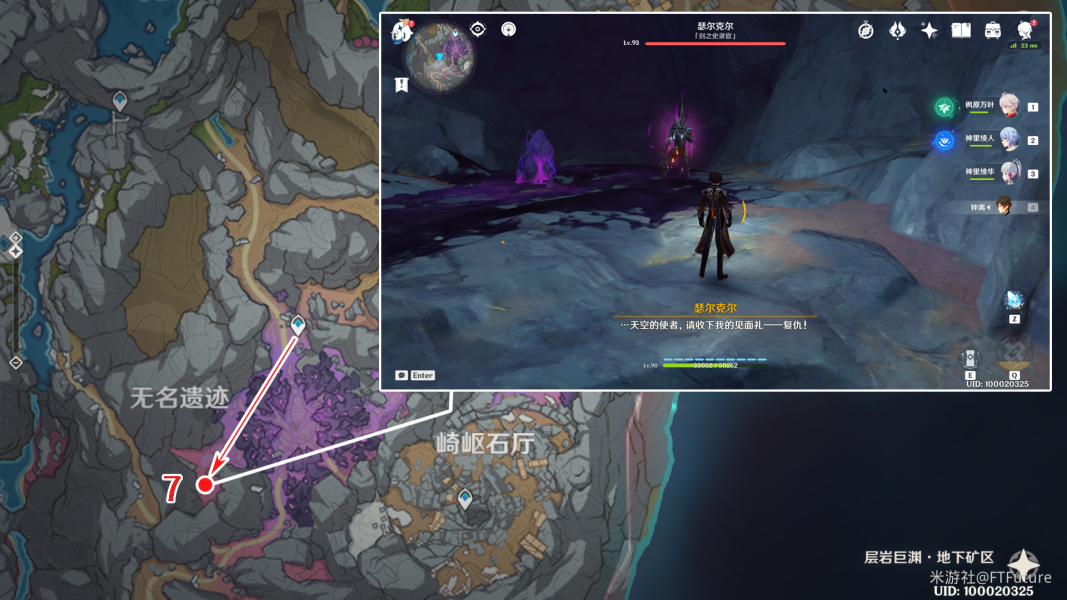Viewport: 1067px width, 600px height.
Task: Activate the elemental burst icon
Action: tap(1013, 352)
